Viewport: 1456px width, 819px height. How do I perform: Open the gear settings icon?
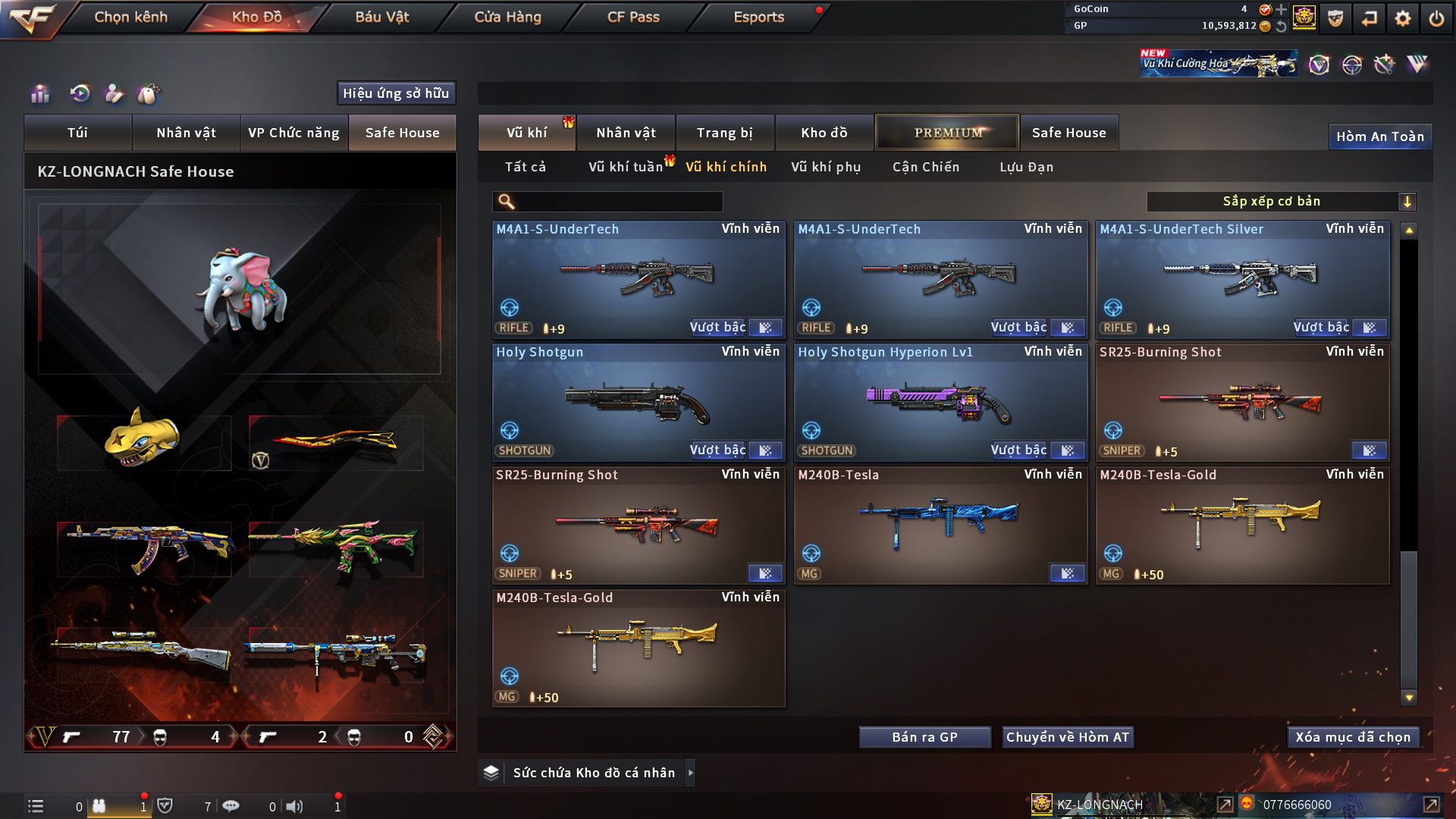pyautogui.click(x=1402, y=18)
